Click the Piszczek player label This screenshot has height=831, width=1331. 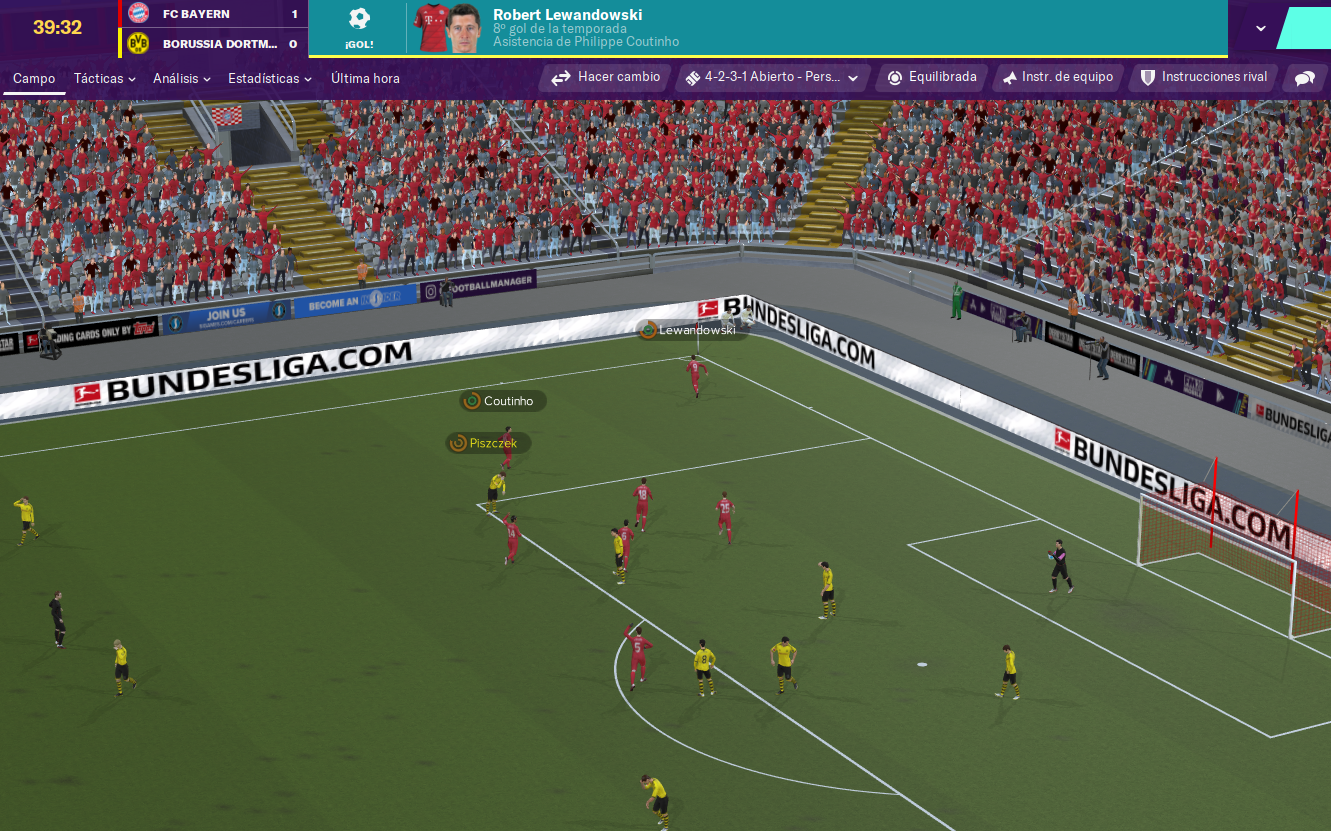click(491, 443)
